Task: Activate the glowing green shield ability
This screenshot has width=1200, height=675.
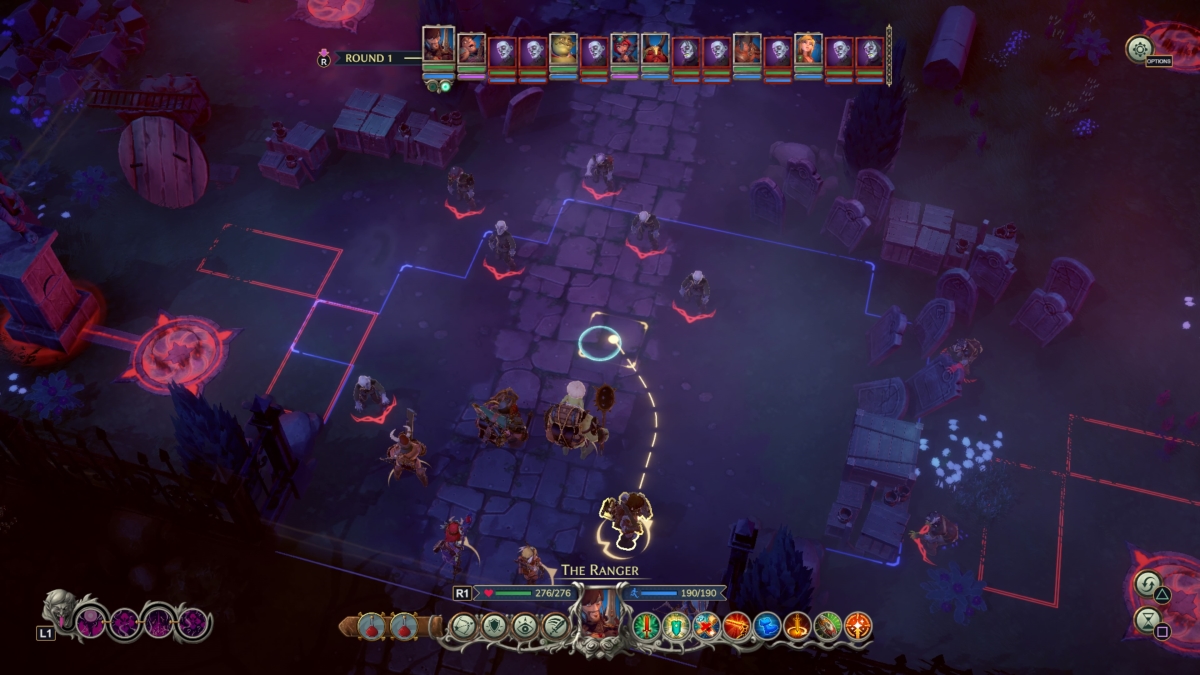Action: [676, 627]
